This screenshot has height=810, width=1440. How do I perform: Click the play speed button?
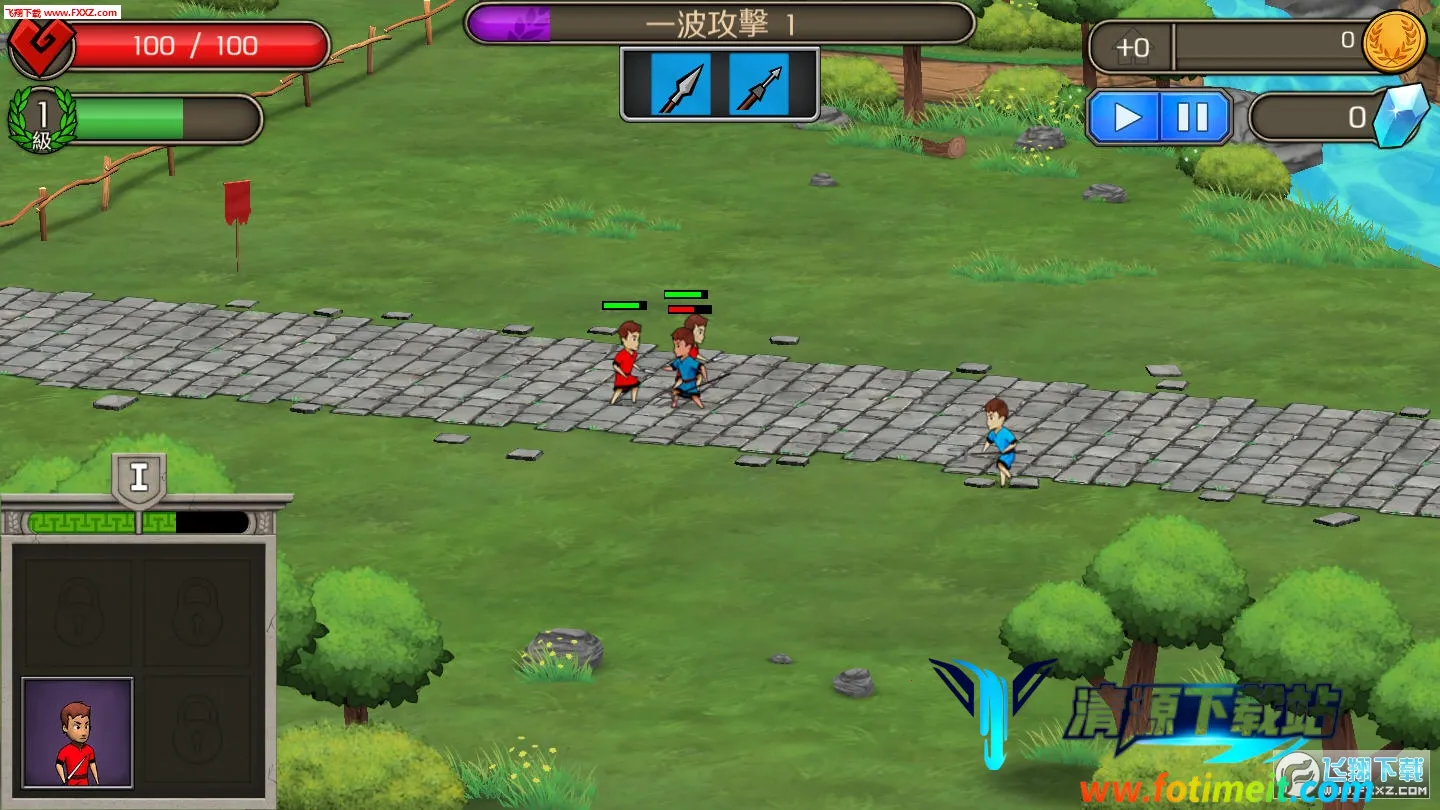tap(1127, 117)
